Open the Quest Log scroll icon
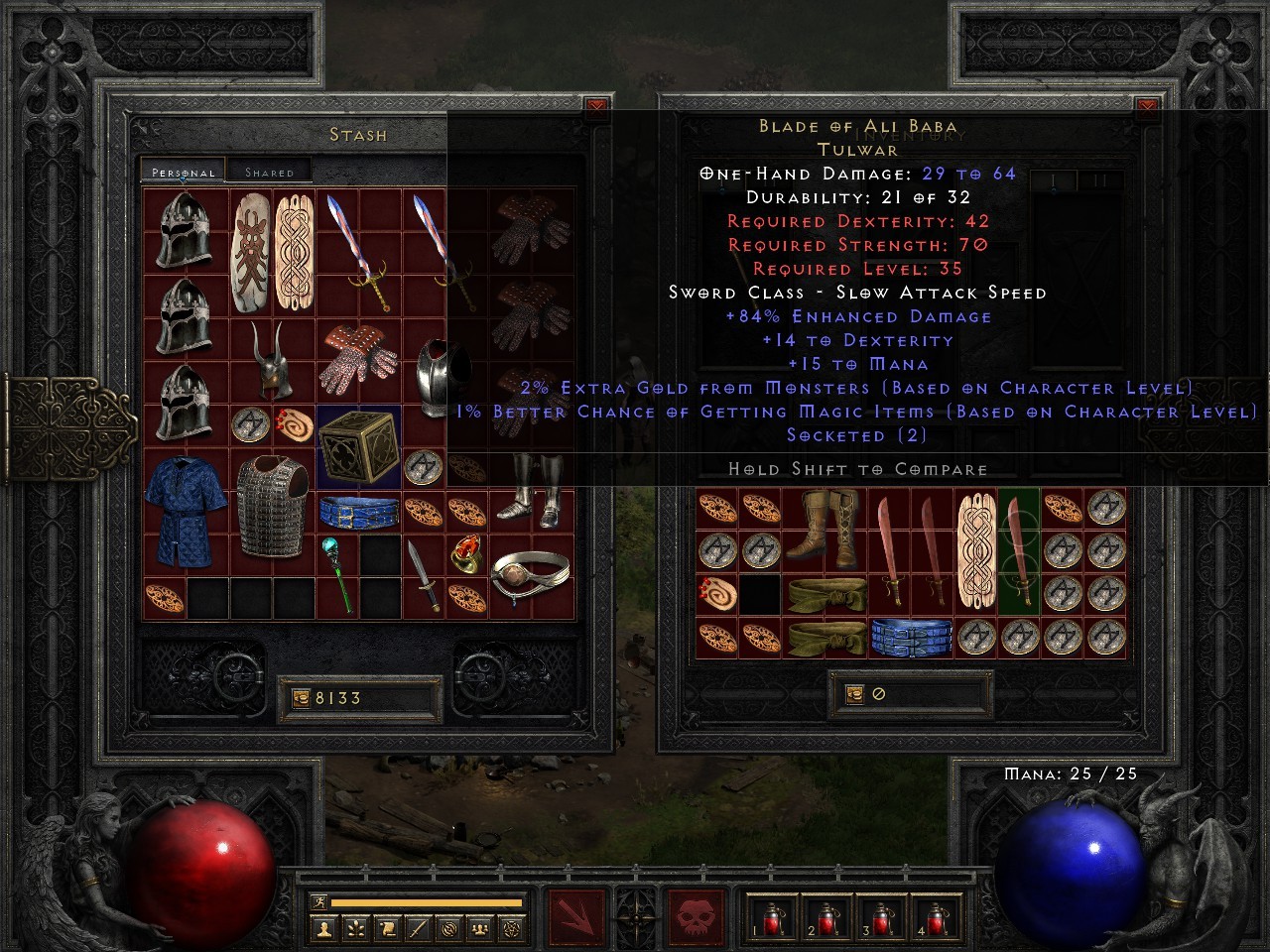 (386, 928)
